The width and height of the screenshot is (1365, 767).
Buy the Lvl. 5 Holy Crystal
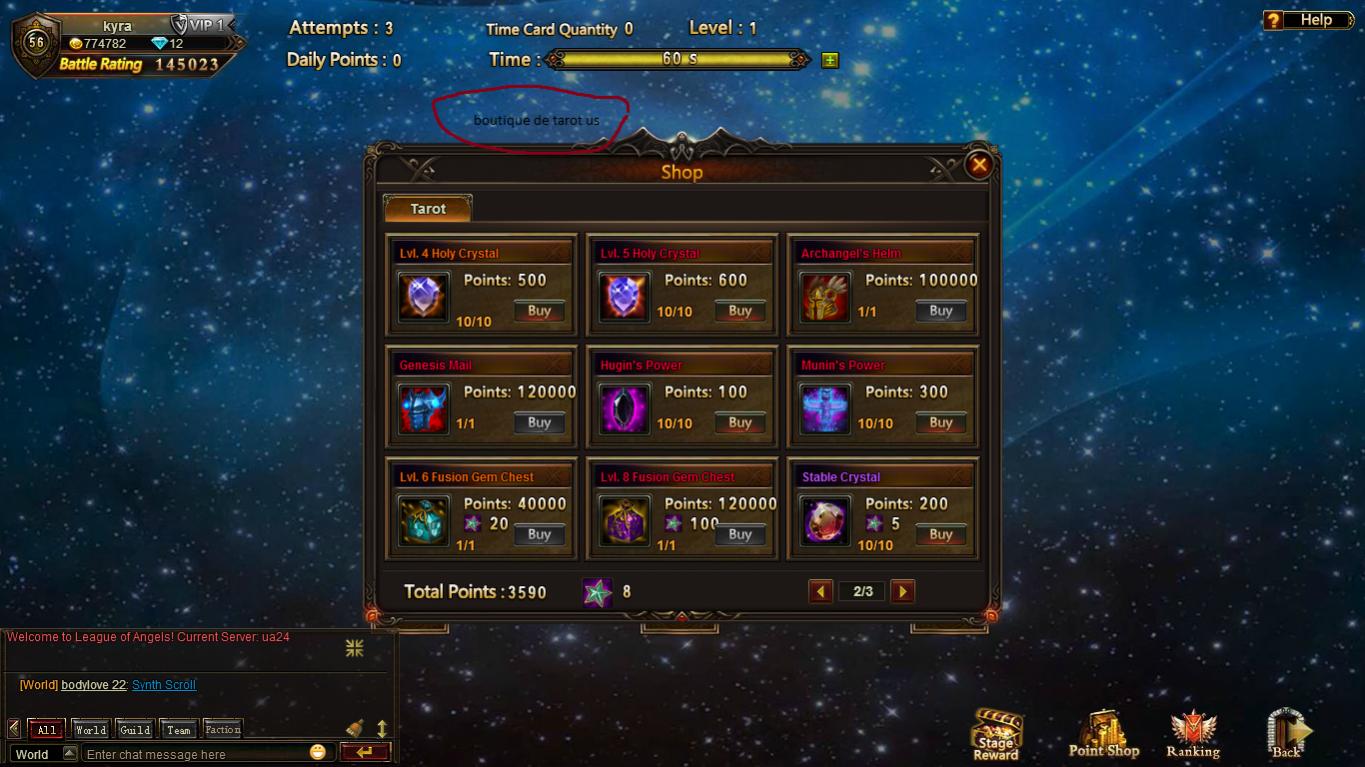coord(740,311)
